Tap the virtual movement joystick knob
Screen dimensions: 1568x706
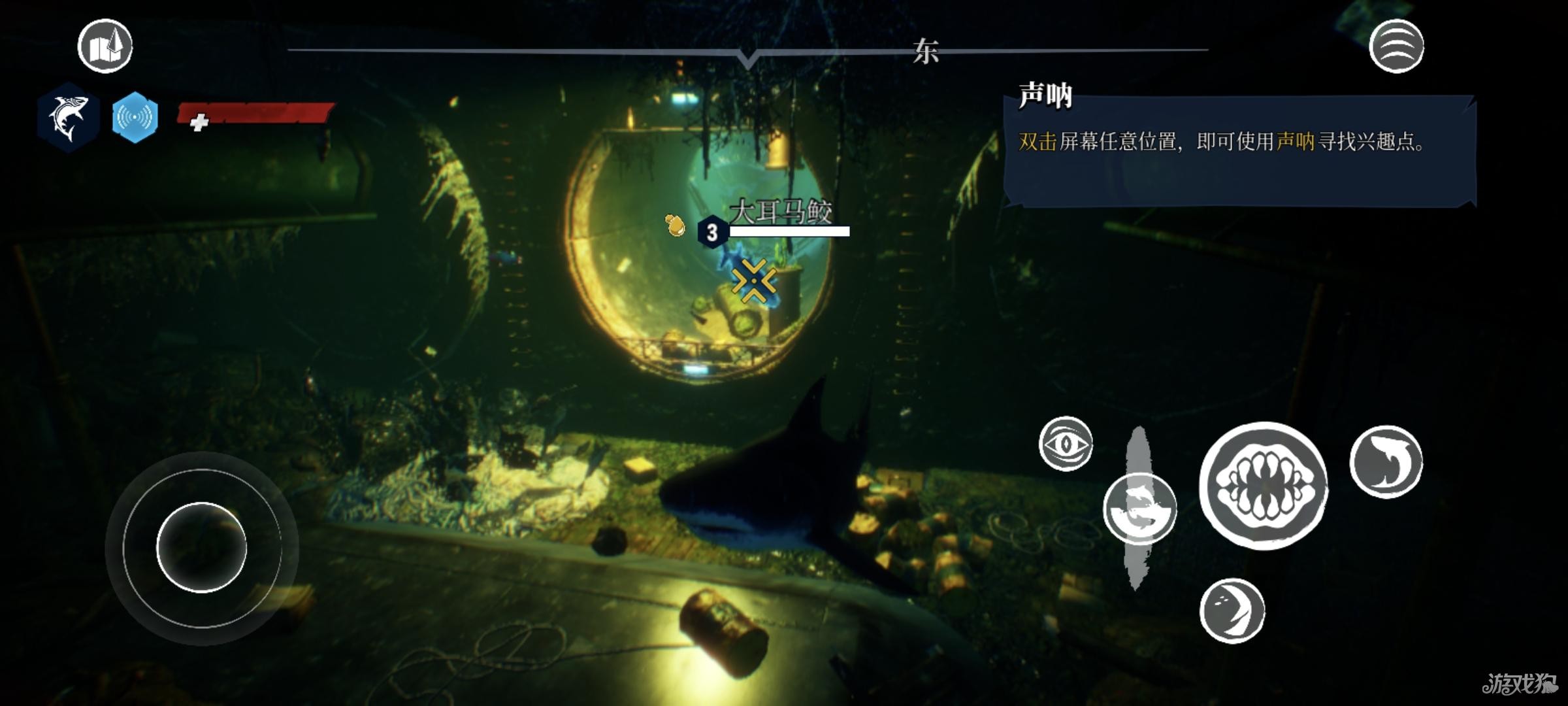pos(201,547)
